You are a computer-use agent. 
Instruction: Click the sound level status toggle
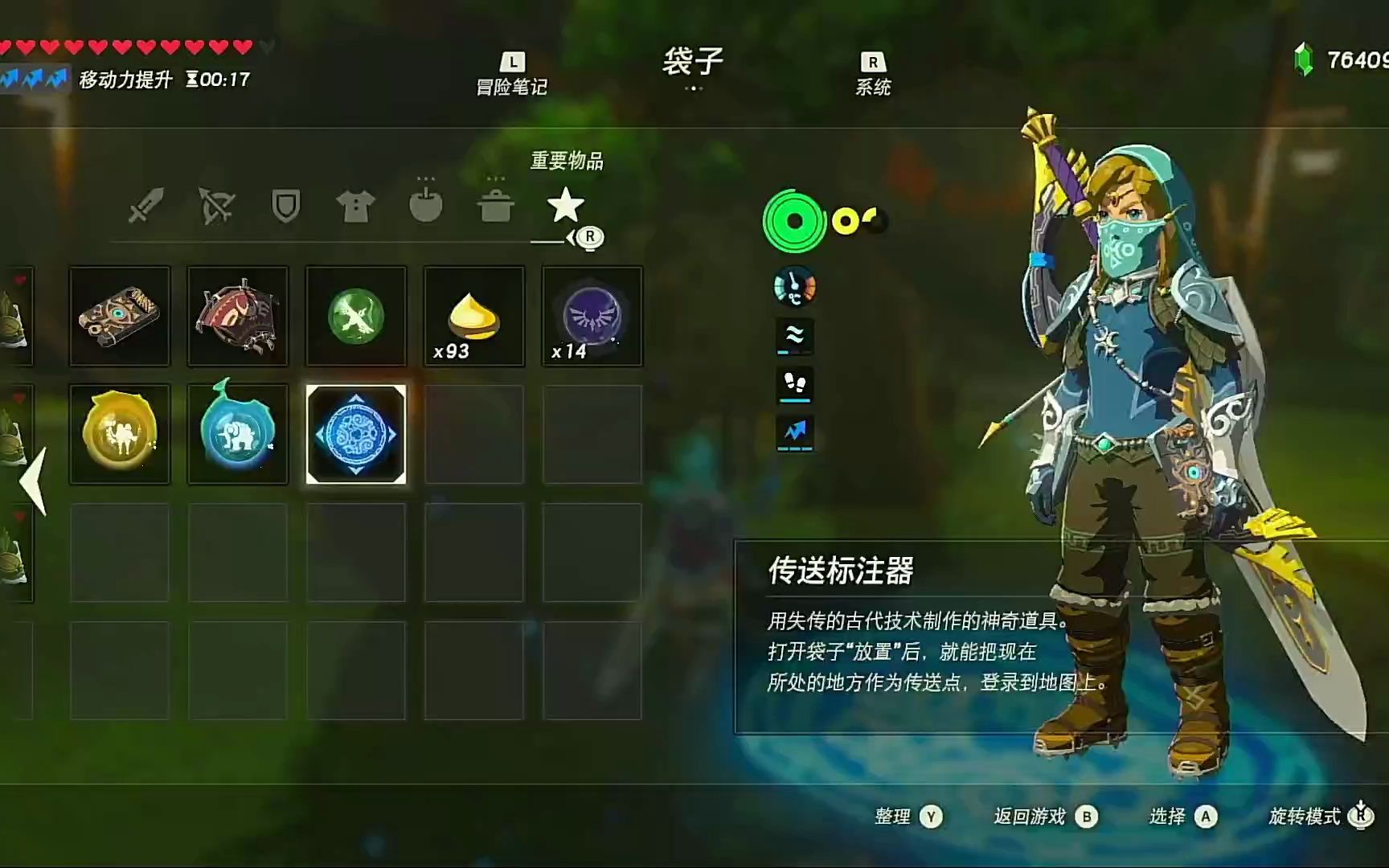pyautogui.click(x=794, y=338)
